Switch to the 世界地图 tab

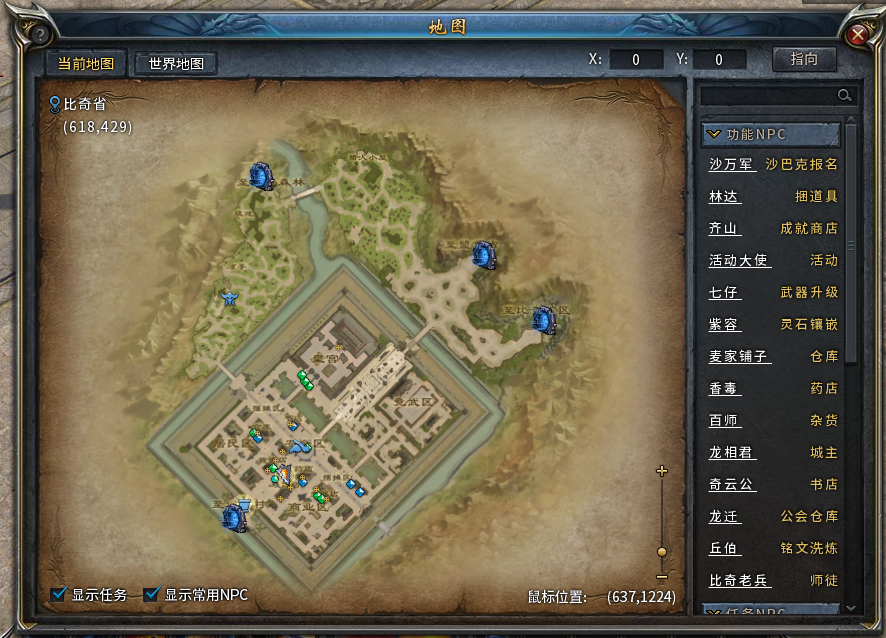[176, 63]
